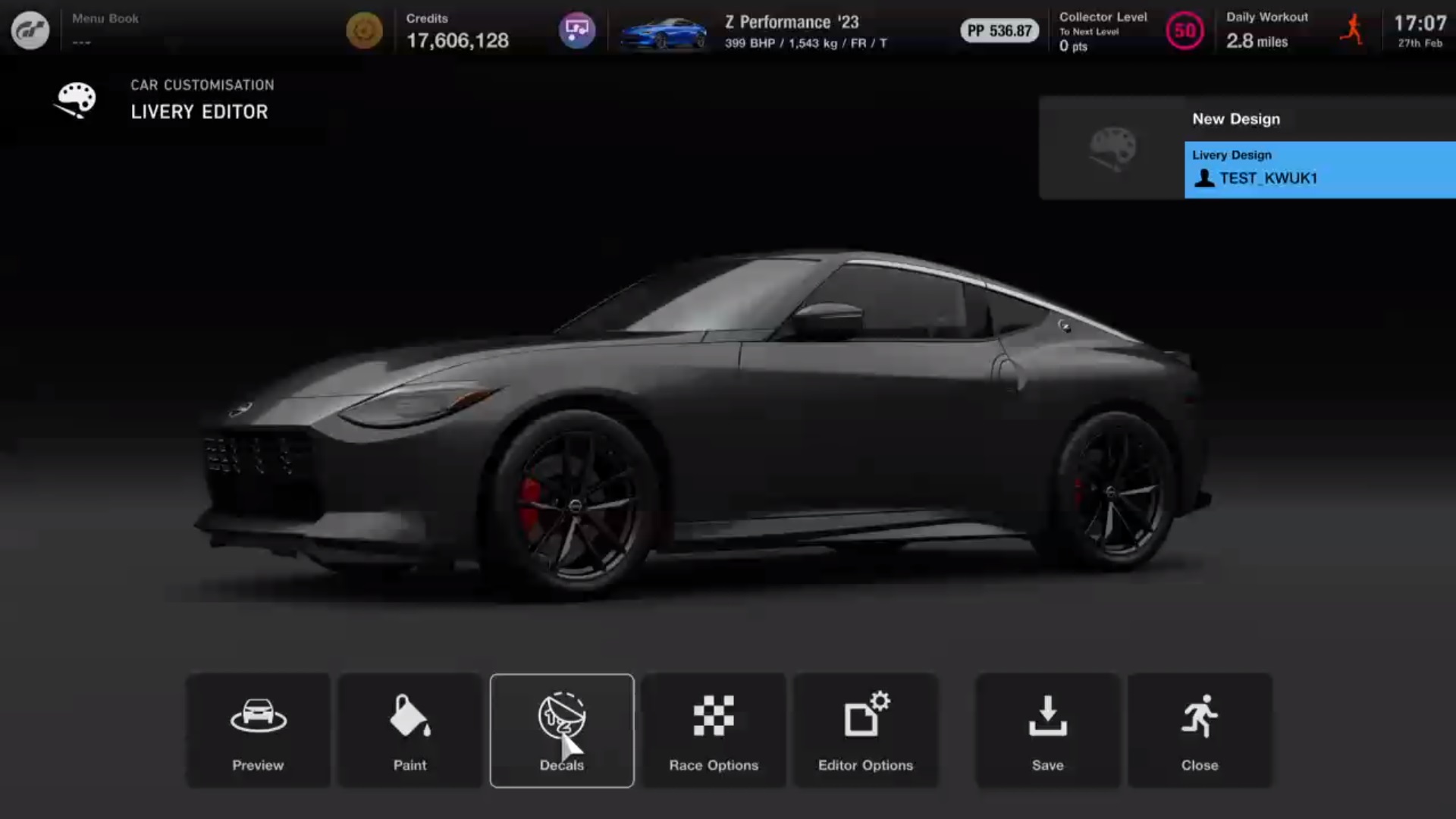
Task: Click the credits gold coin icon
Action: 365,30
